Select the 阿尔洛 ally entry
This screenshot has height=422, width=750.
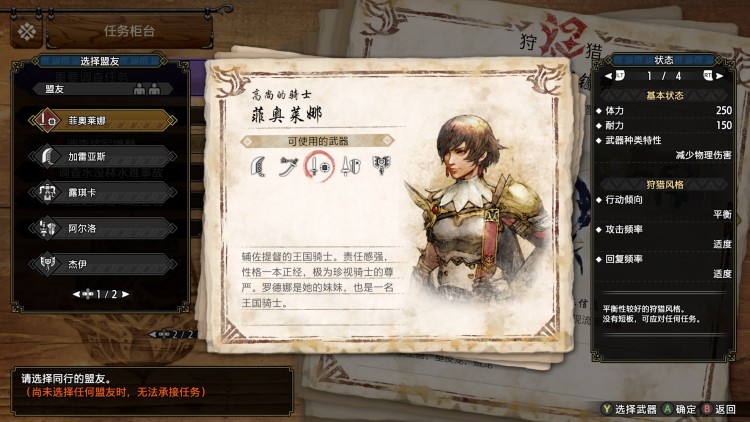(100, 228)
